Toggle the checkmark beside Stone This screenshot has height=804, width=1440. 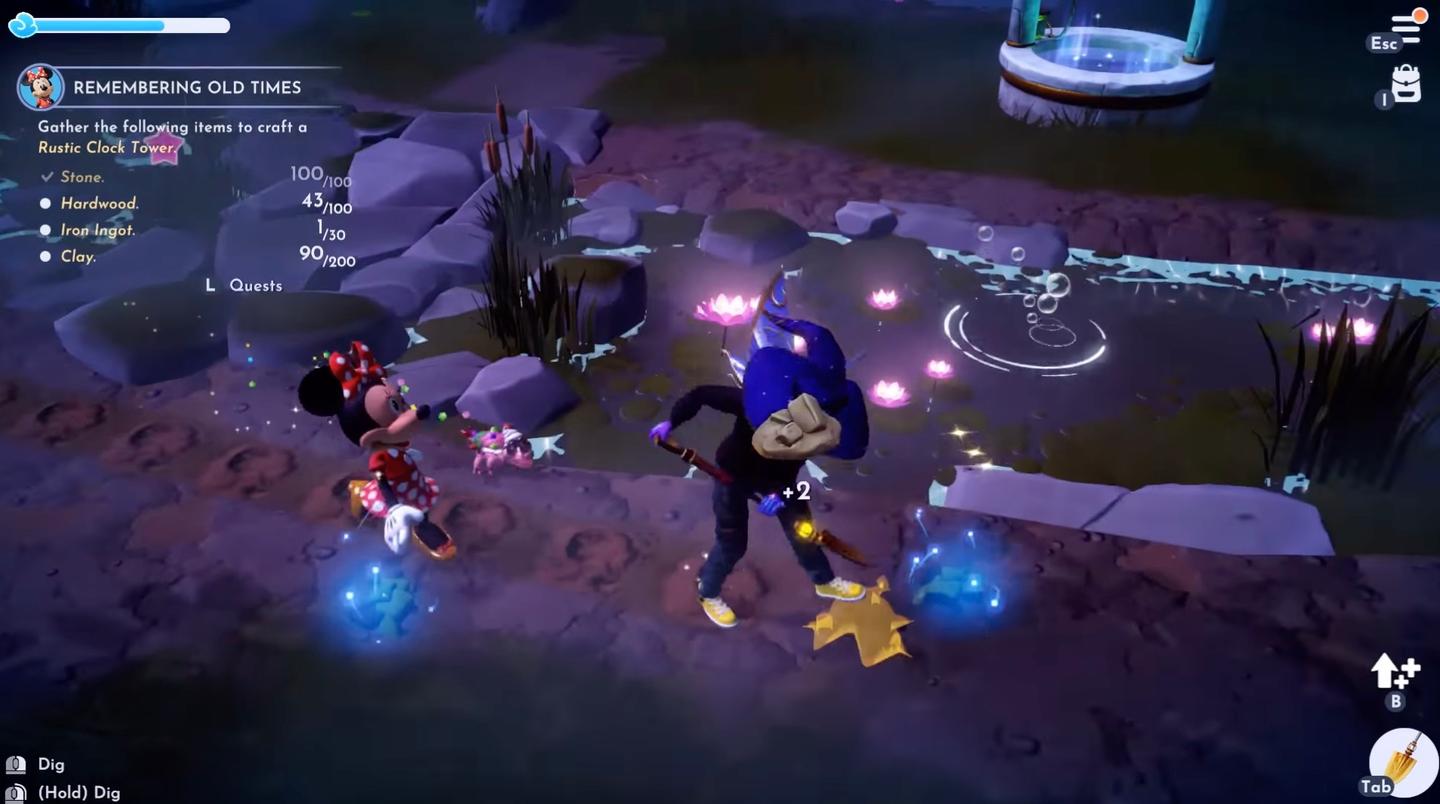(x=46, y=176)
